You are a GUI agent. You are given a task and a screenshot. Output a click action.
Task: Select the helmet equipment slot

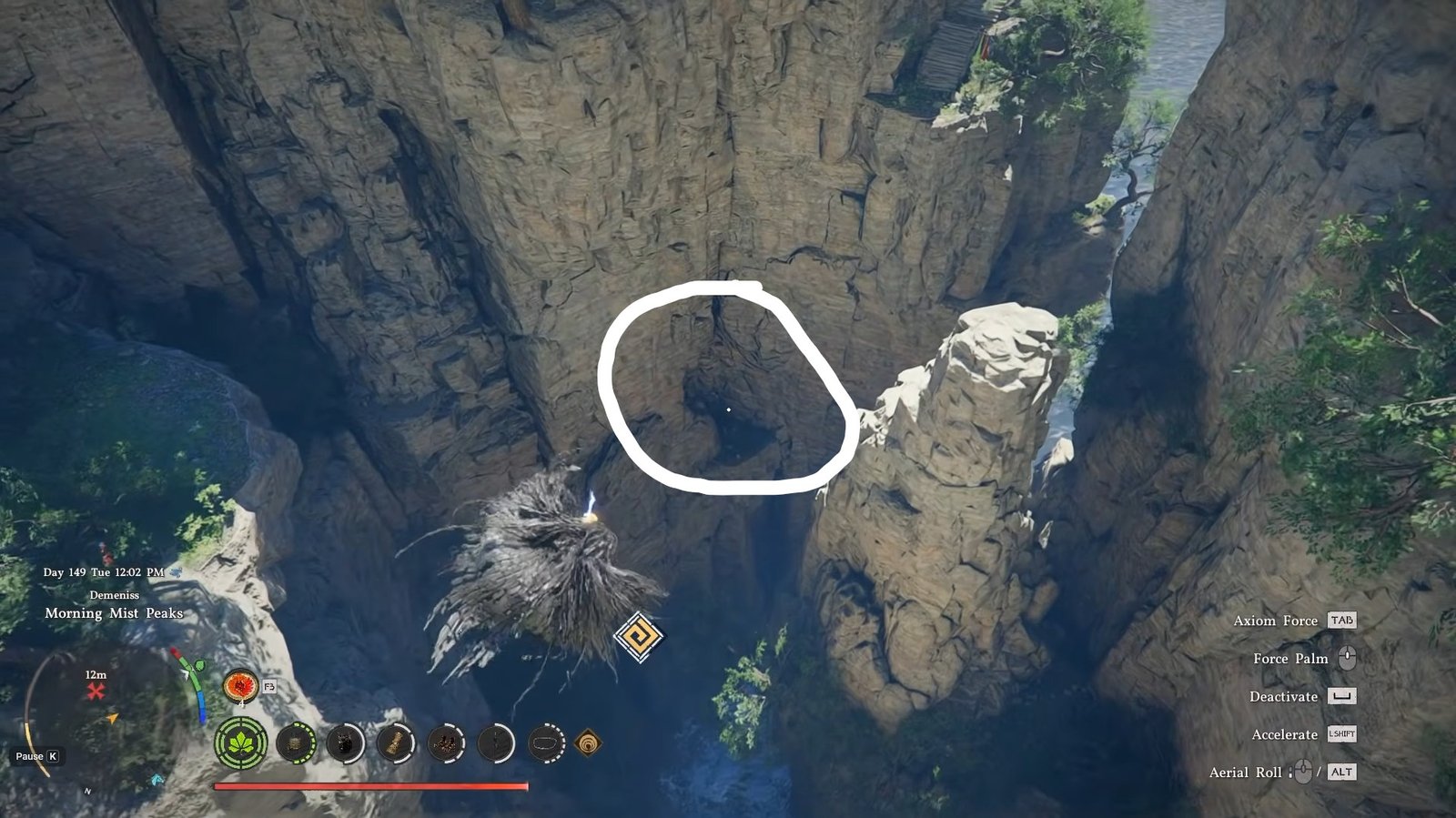pyautogui.click(x=295, y=743)
